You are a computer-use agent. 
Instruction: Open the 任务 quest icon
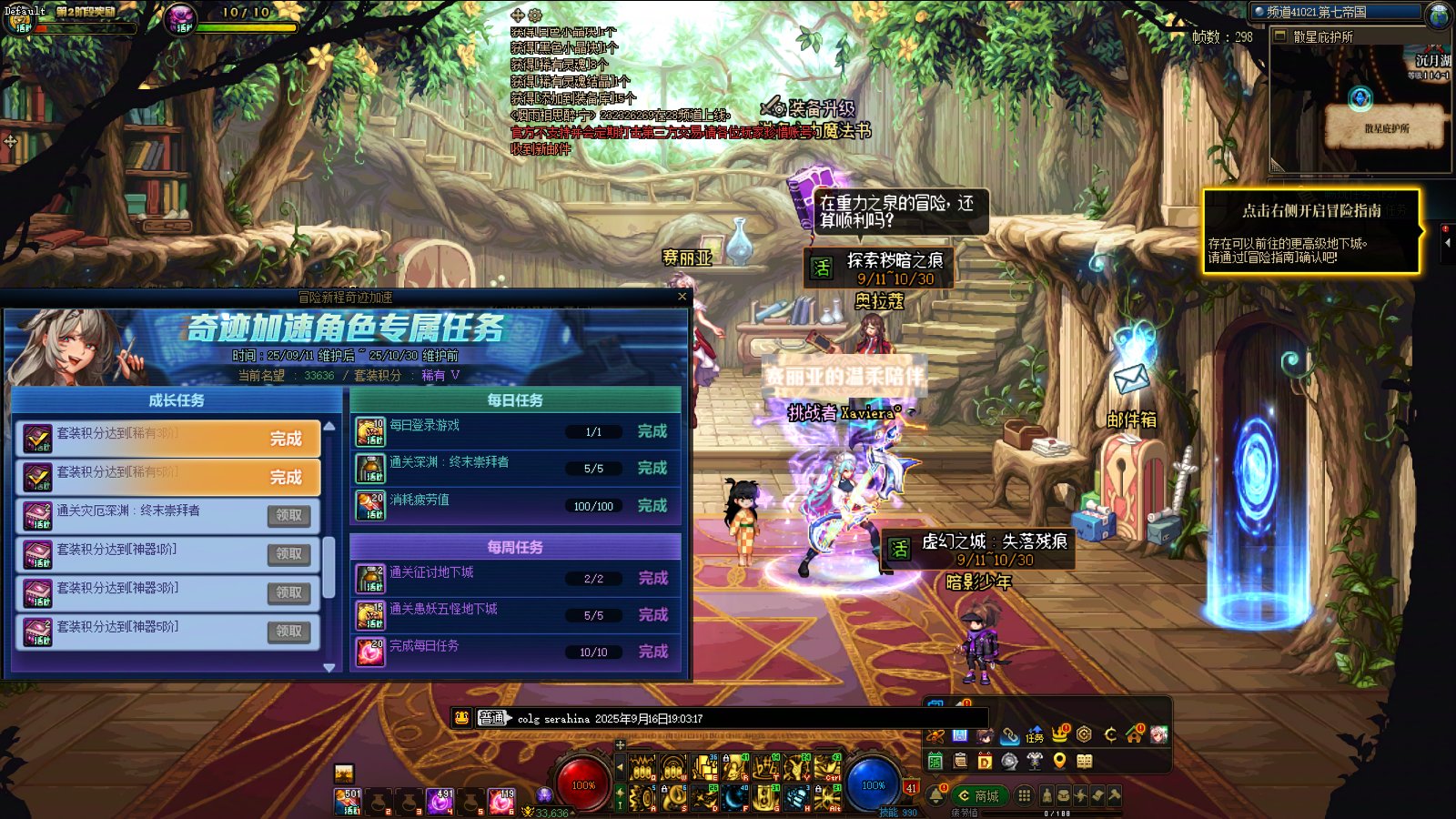[1035, 735]
